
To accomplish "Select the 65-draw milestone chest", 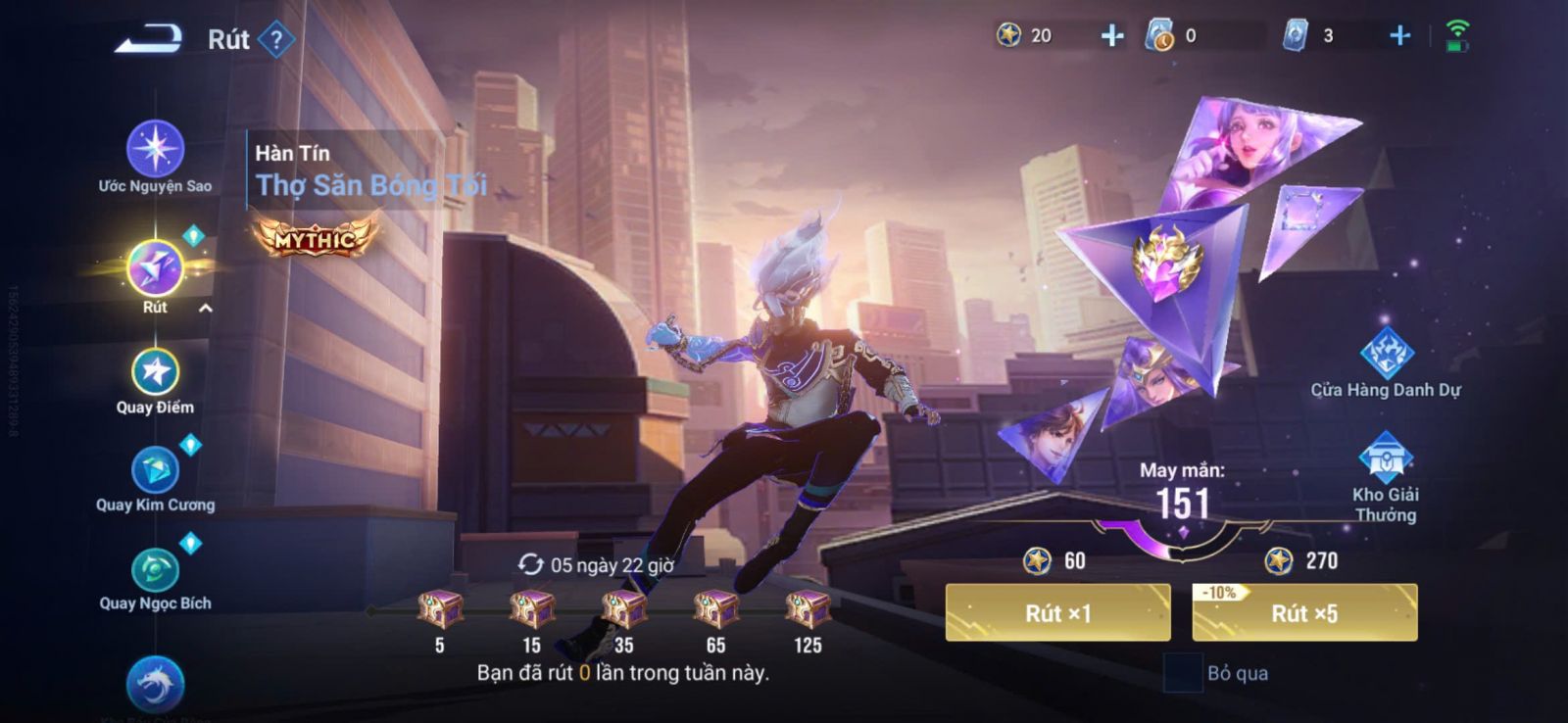I will coord(716,609).
